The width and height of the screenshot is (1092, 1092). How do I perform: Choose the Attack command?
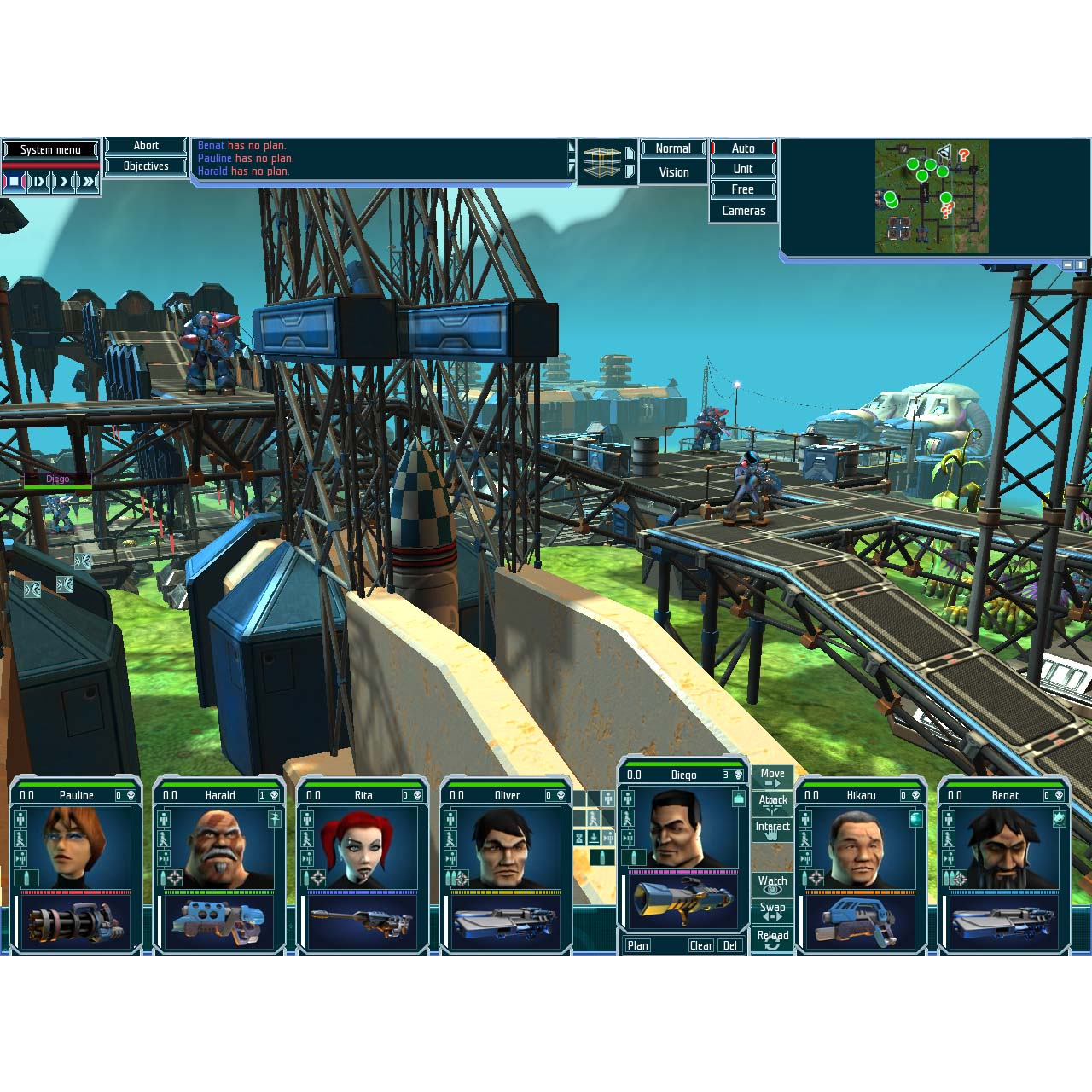[773, 803]
